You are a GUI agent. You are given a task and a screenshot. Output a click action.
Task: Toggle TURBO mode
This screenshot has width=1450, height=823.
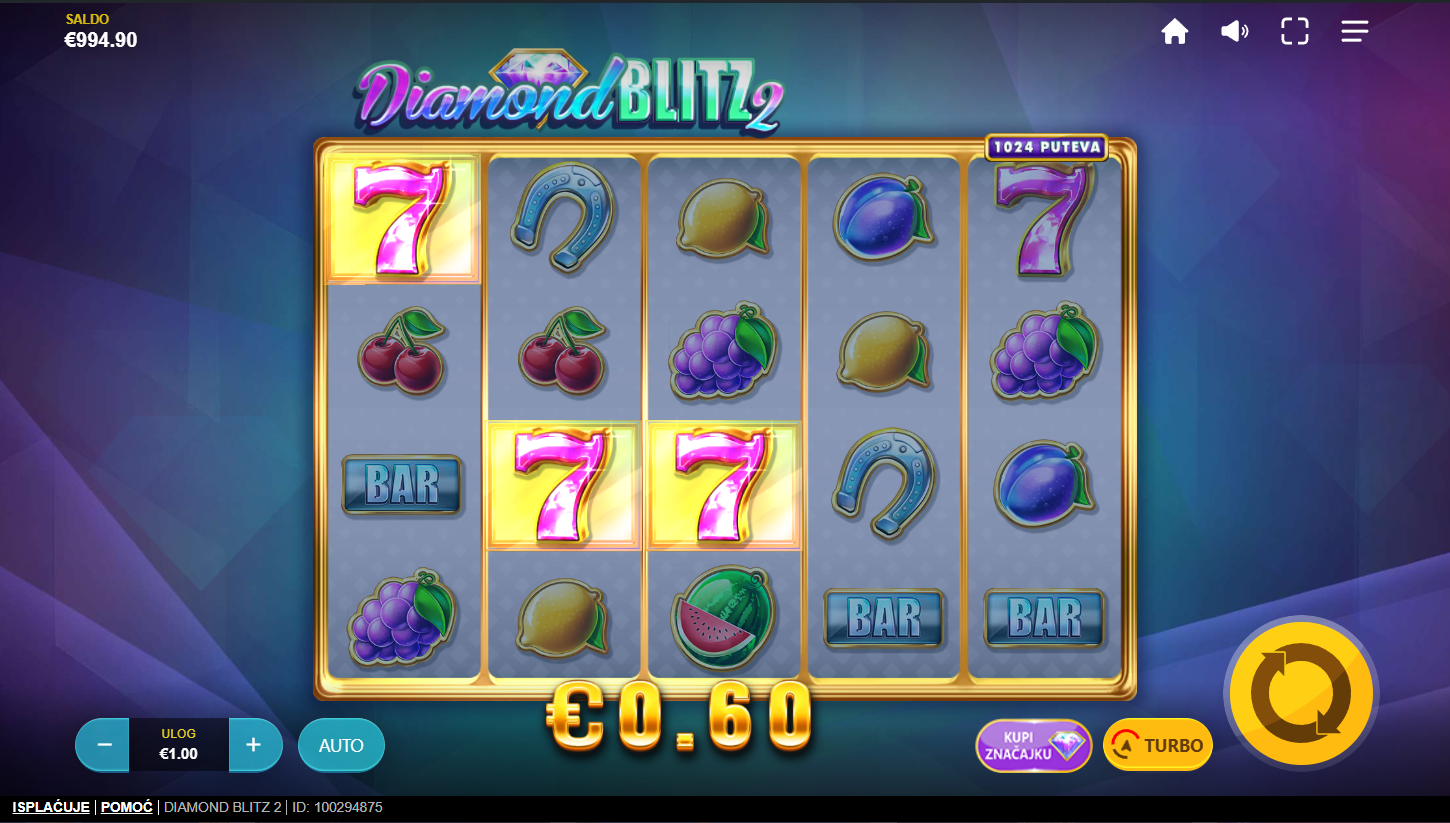tap(1158, 745)
